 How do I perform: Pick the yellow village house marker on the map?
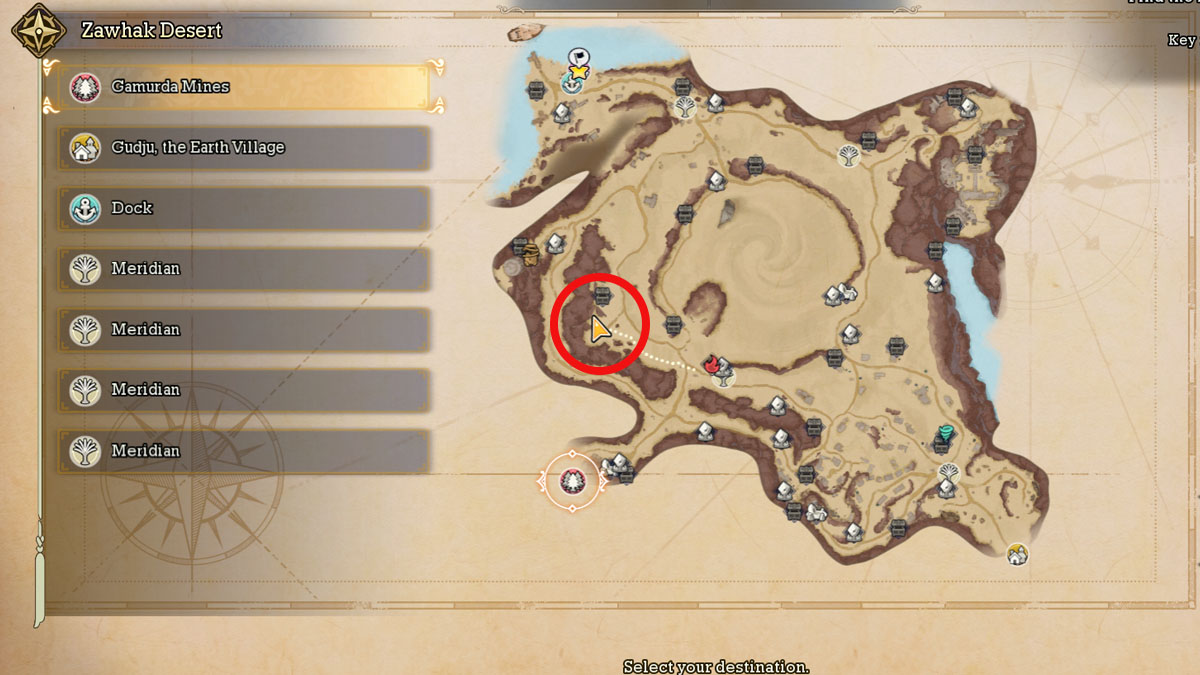[x=1017, y=553]
